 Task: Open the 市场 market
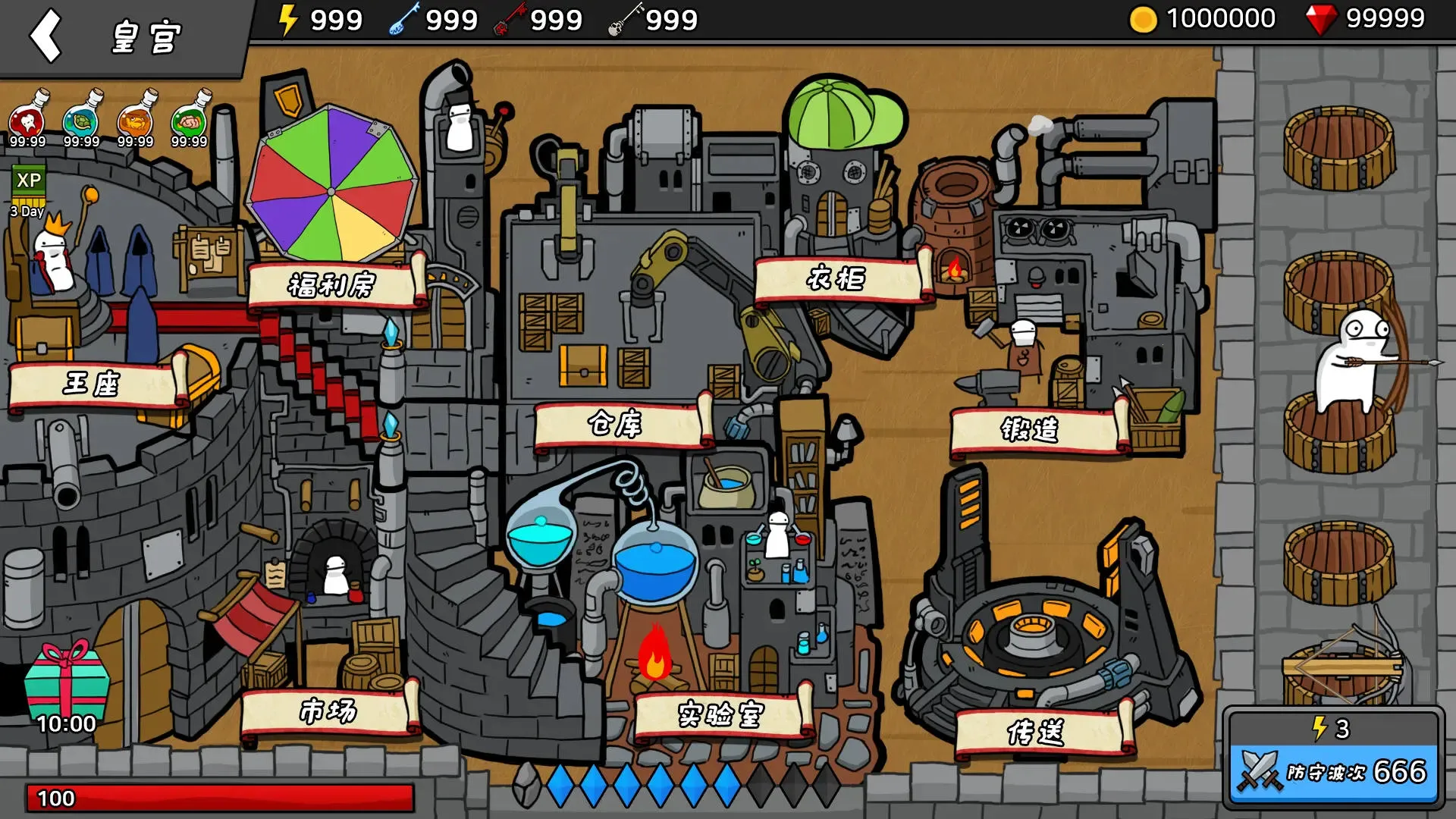click(x=328, y=711)
